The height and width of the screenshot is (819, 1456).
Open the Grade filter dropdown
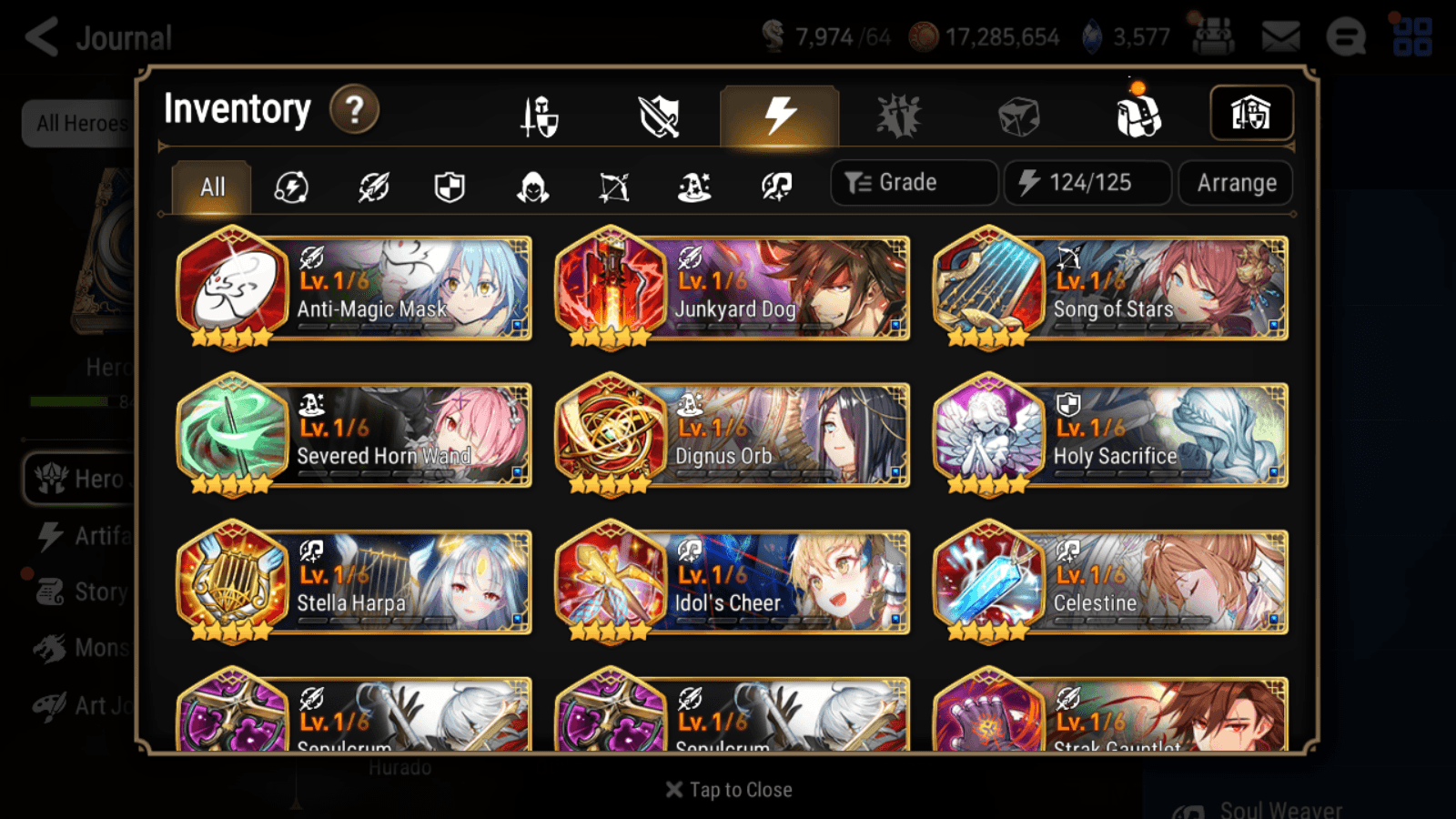(913, 182)
